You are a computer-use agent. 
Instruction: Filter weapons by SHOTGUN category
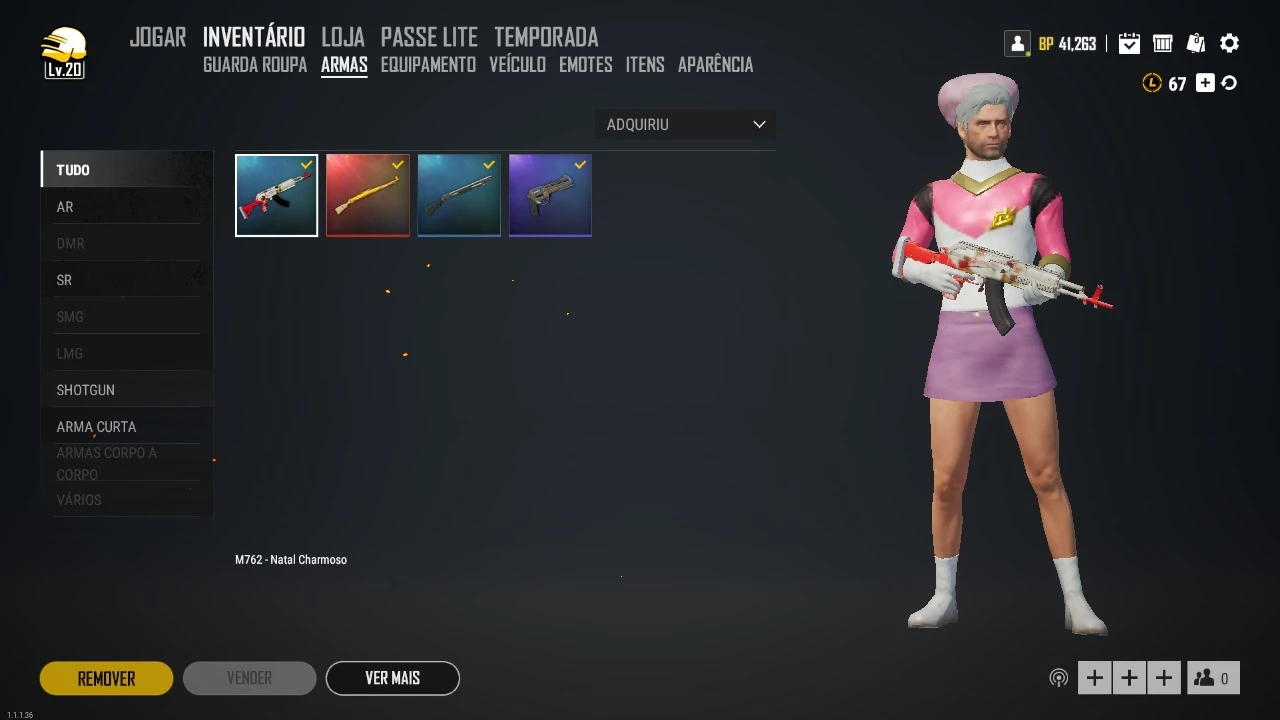point(86,390)
